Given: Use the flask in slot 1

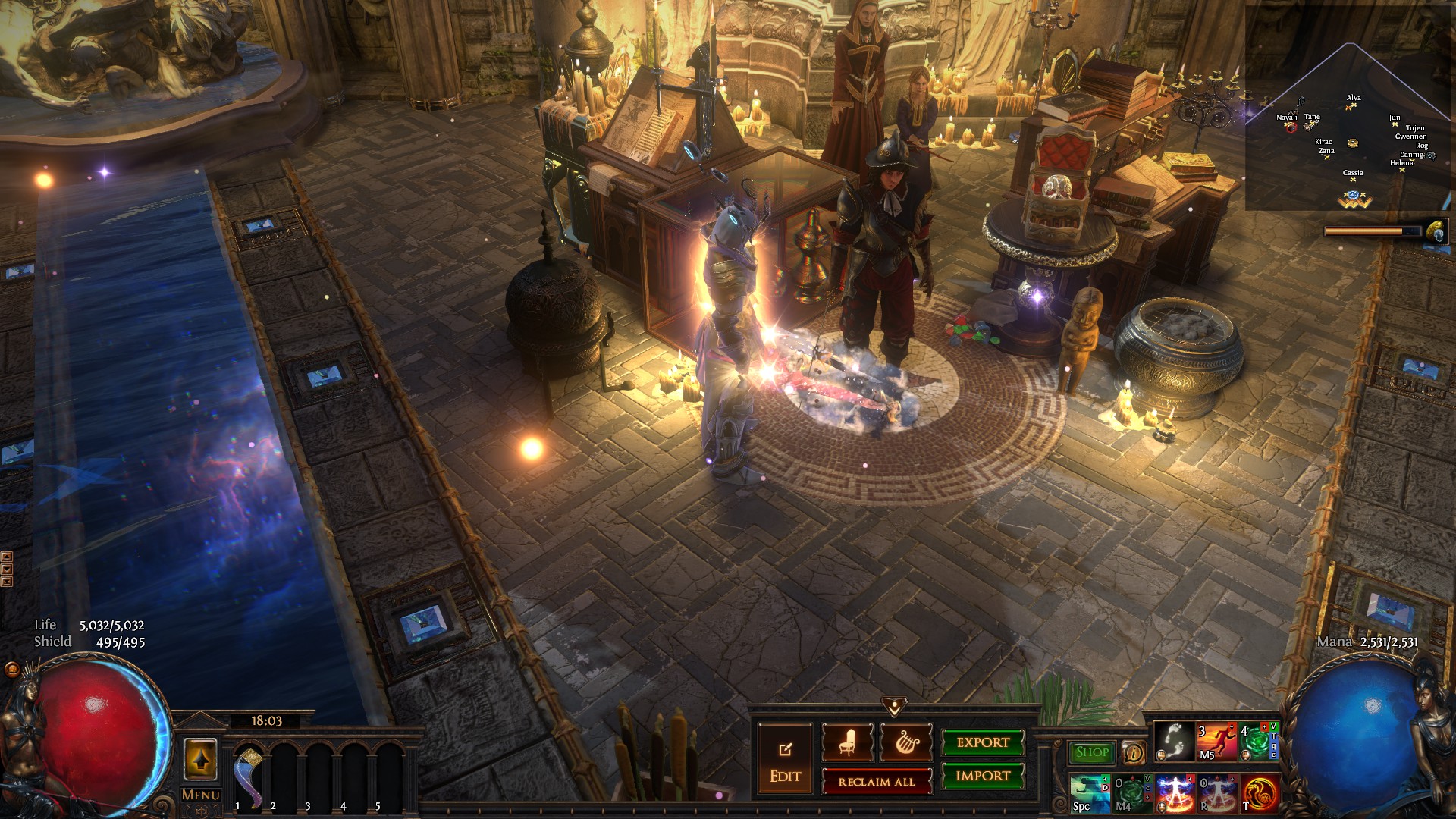Looking at the screenshot, I should click(x=249, y=773).
